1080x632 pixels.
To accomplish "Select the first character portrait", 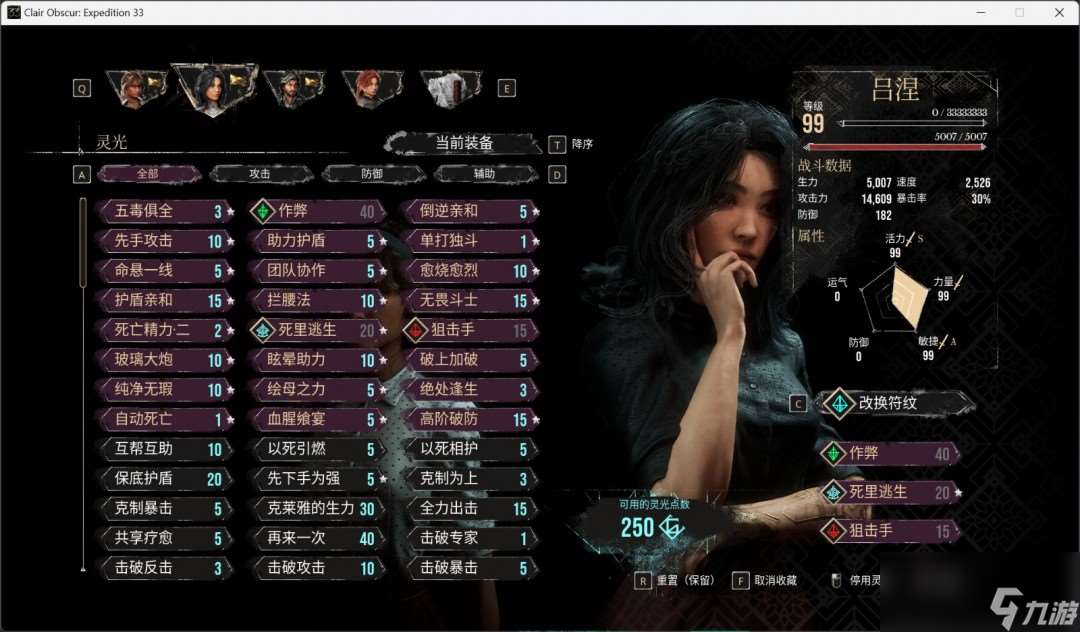I will pyautogui.click(x=132, y=88).
